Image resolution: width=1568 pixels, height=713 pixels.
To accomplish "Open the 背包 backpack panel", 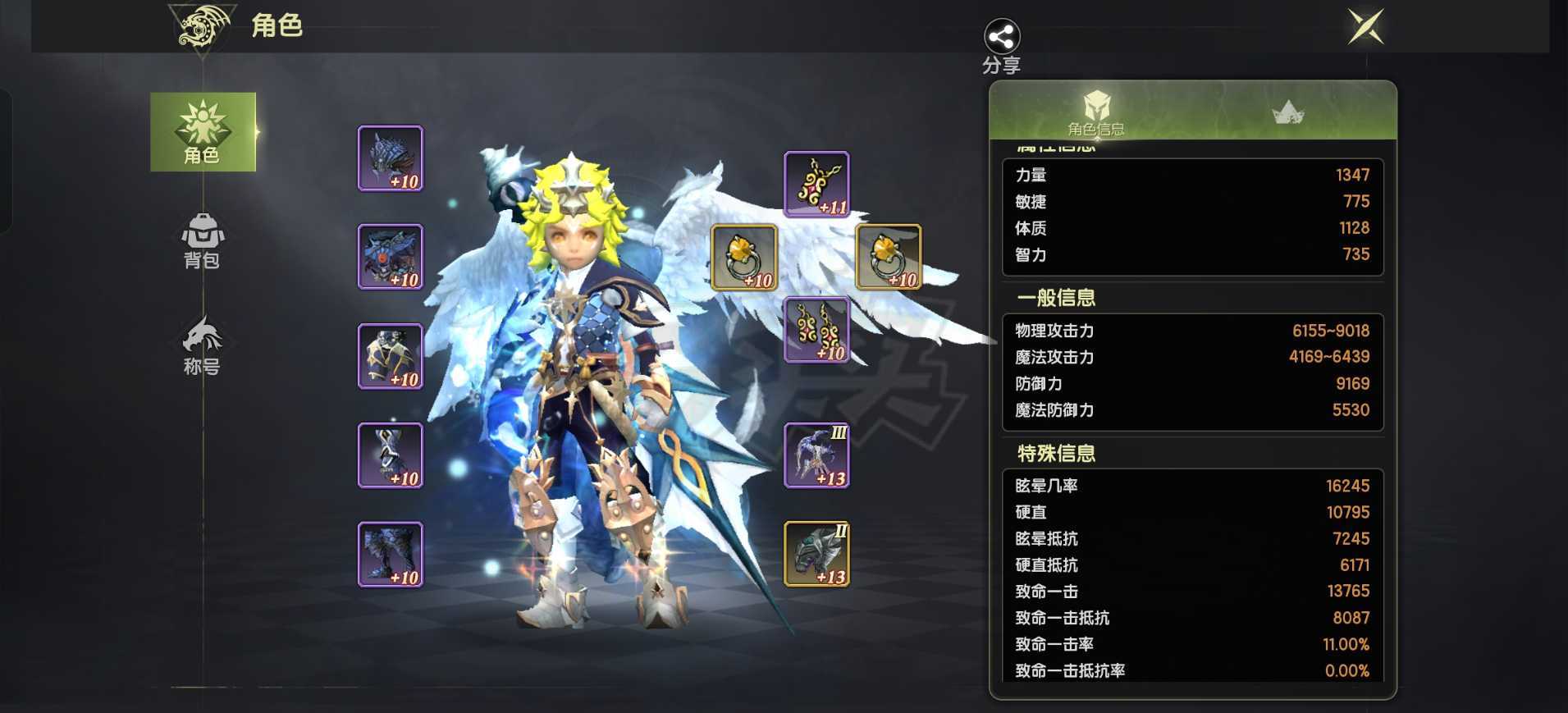I will point(202,244).
